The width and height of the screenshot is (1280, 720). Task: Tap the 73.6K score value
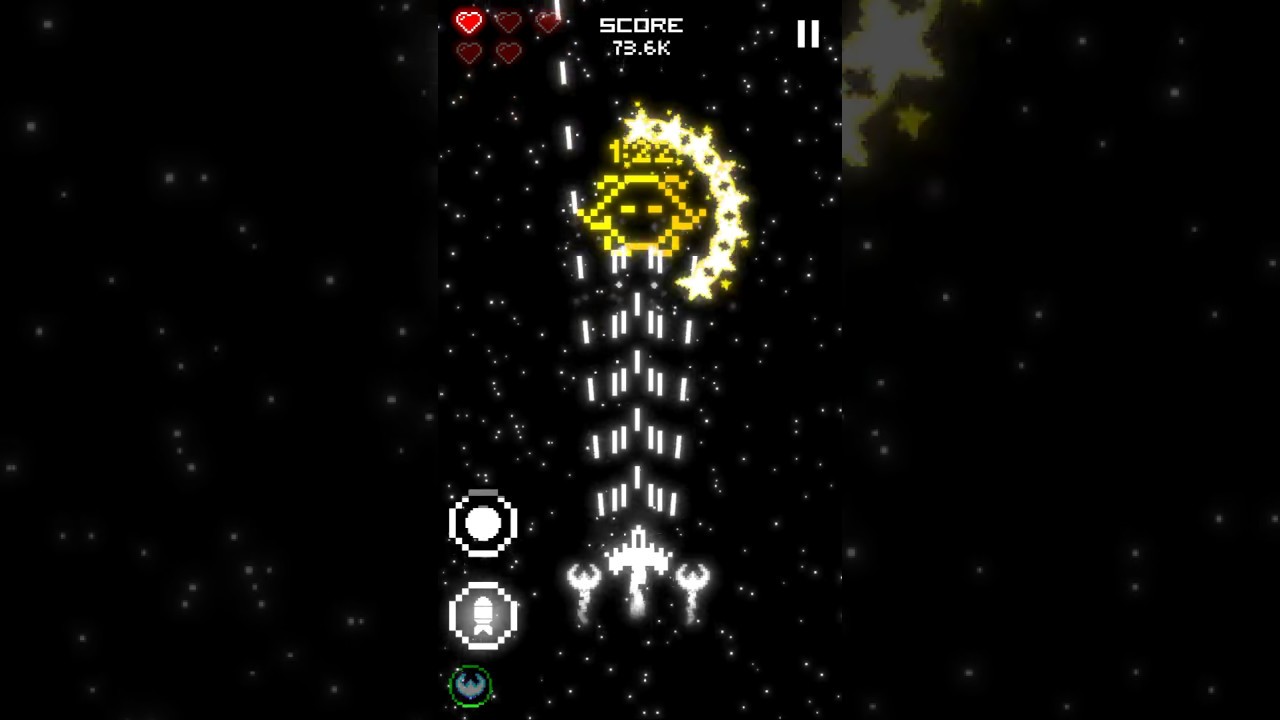pyautogui.click(x=641, y=47)
